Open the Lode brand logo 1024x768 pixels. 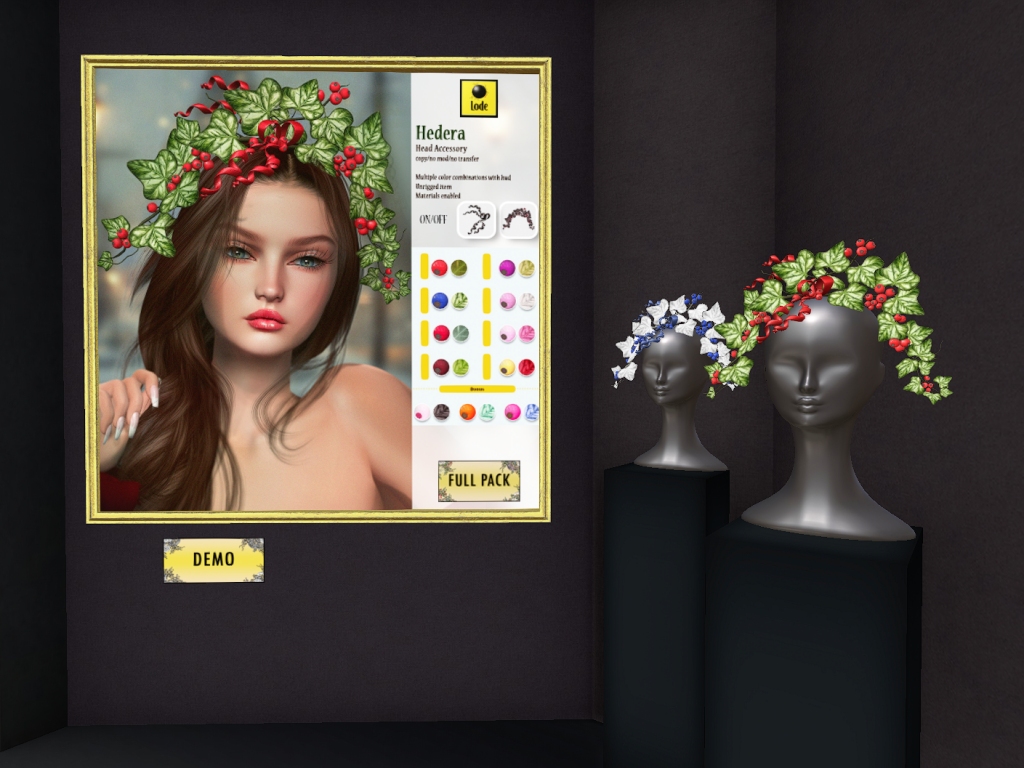(x=478, y=98)
